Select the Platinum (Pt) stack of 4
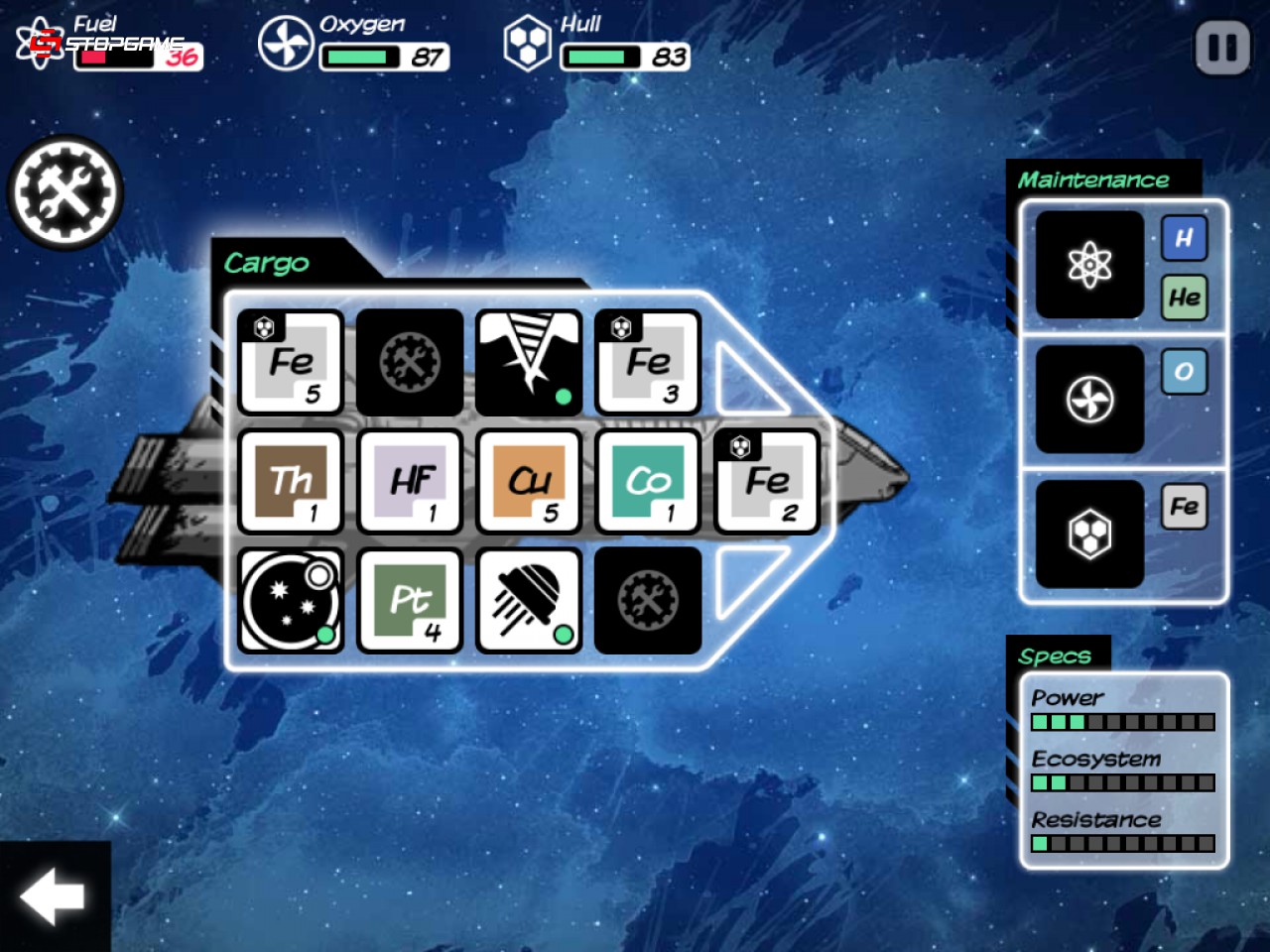 (x=410, y=602)
